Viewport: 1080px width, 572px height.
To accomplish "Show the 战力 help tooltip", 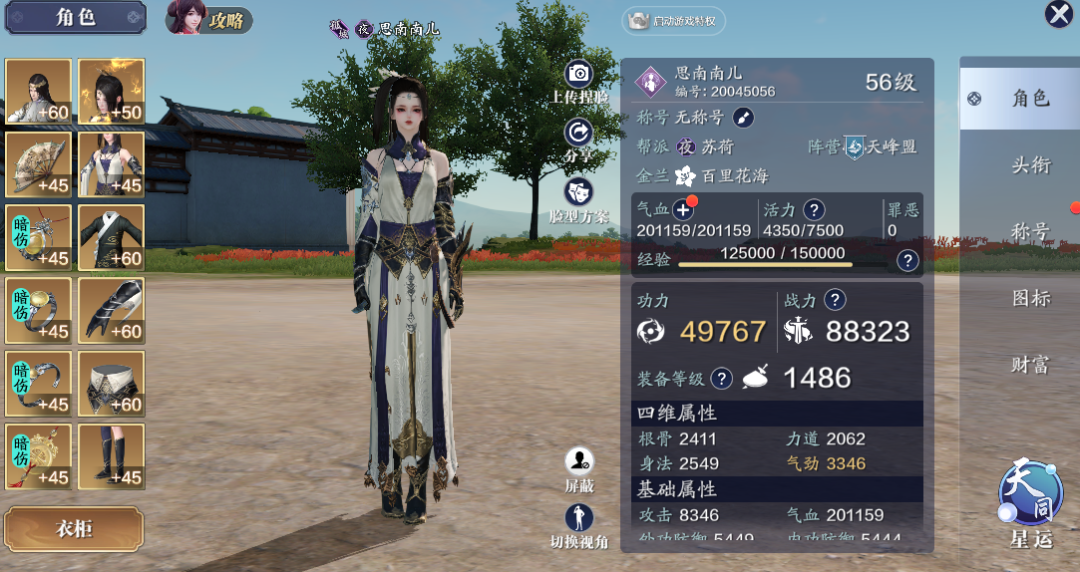I will [834, 299].
